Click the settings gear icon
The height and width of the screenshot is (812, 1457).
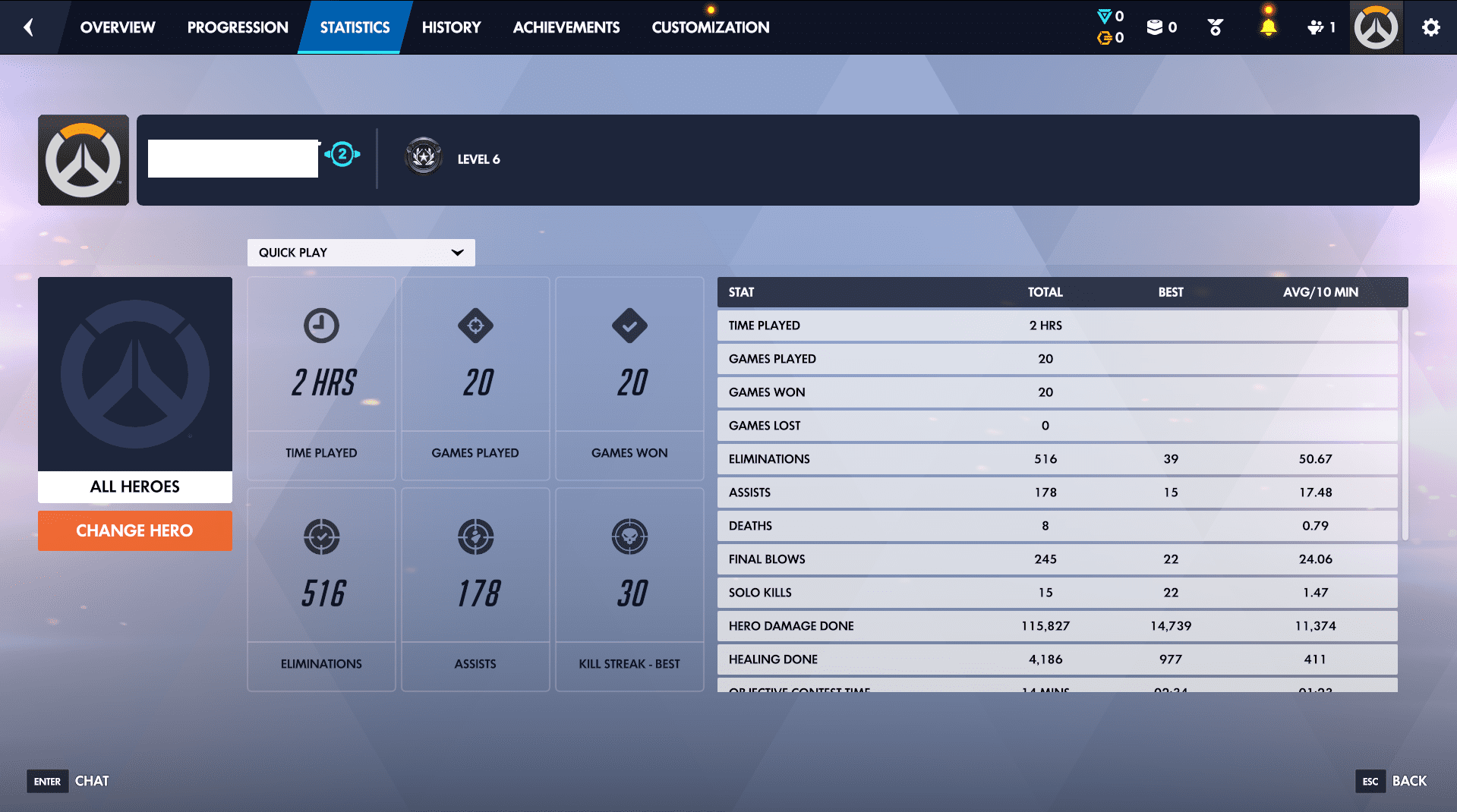pyautogui.click(x=1430, y=27)
